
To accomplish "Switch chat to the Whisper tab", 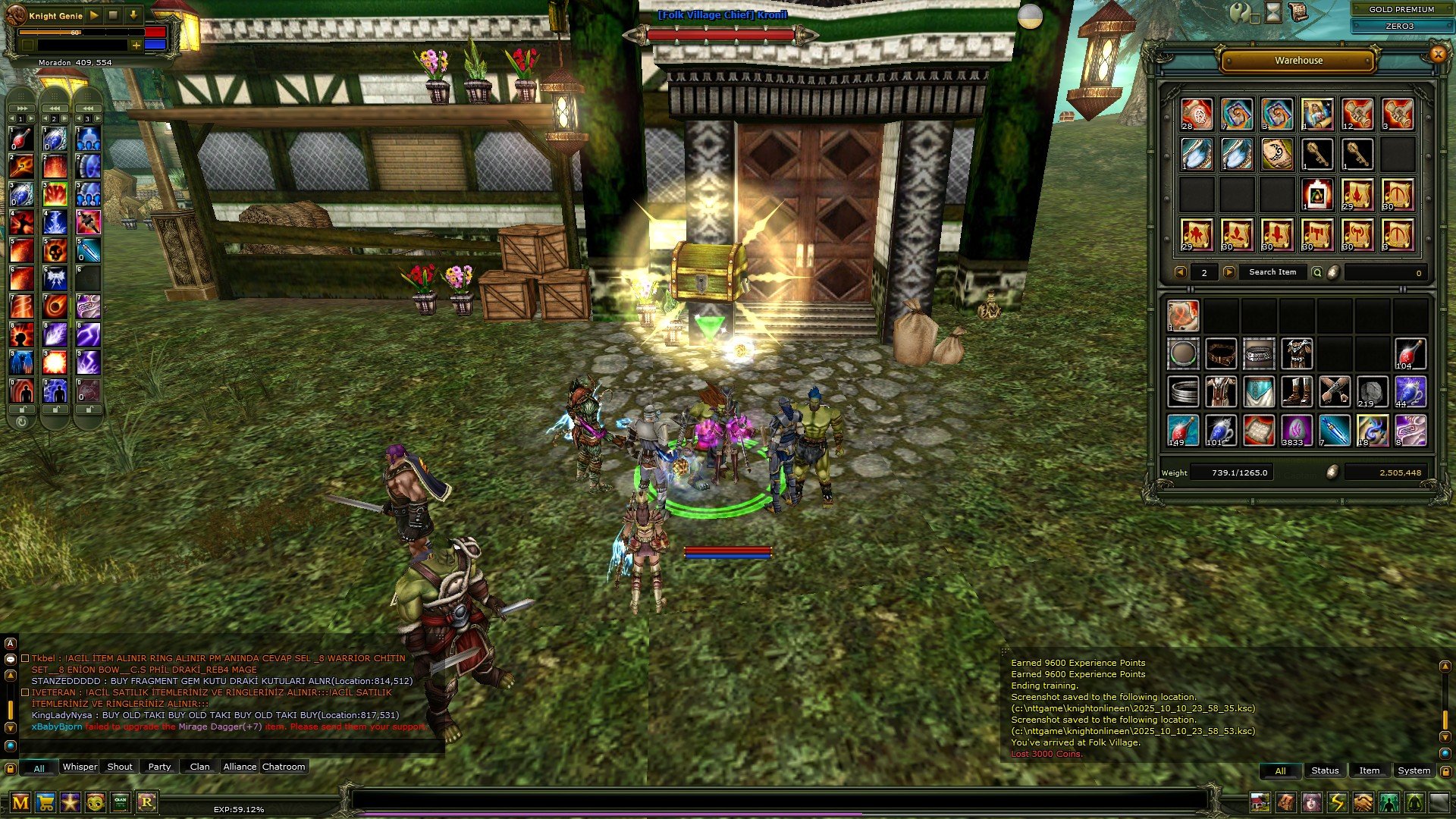I will coord(80,767).
